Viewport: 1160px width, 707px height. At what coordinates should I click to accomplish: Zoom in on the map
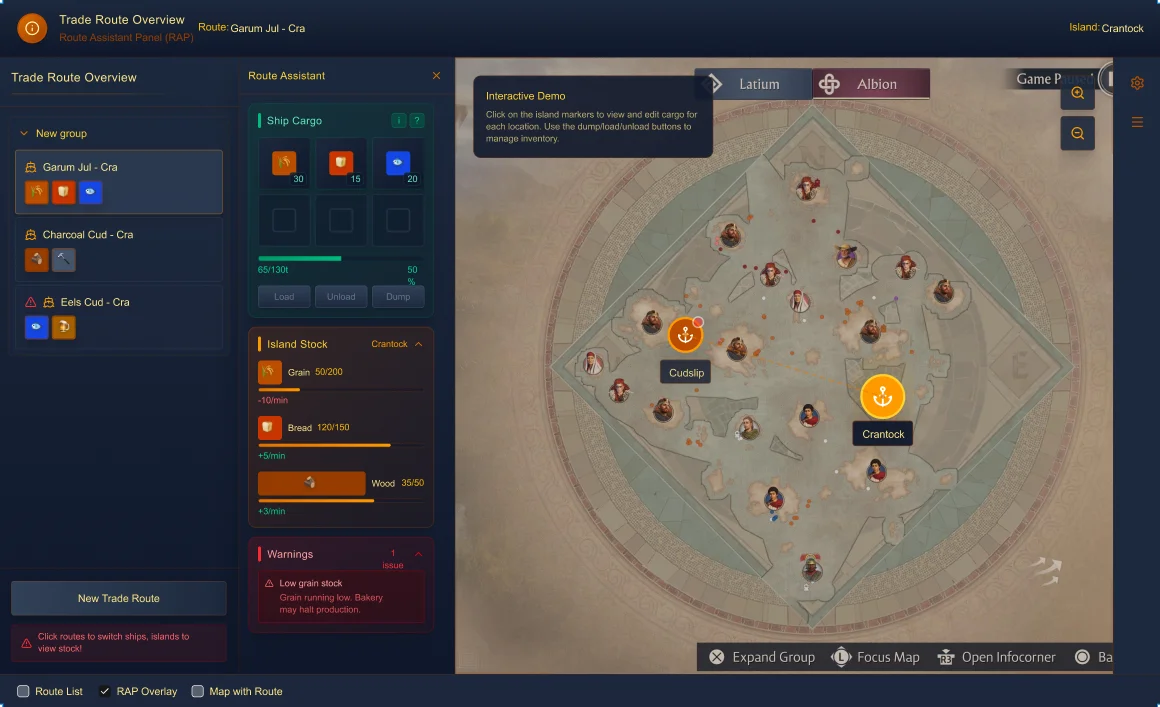point(1078,93)
